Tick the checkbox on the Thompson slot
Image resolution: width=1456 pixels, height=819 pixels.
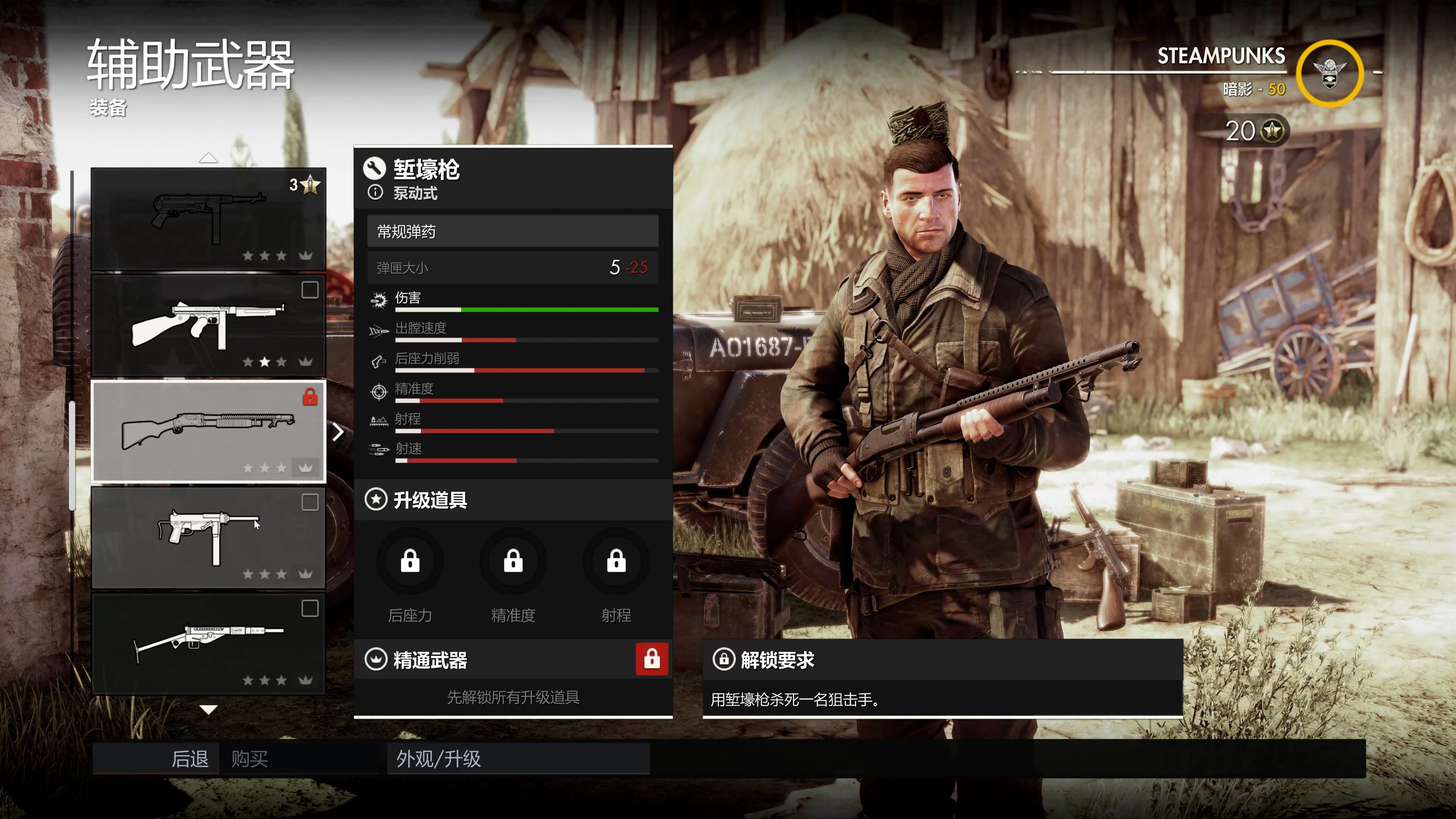(310, 290)
